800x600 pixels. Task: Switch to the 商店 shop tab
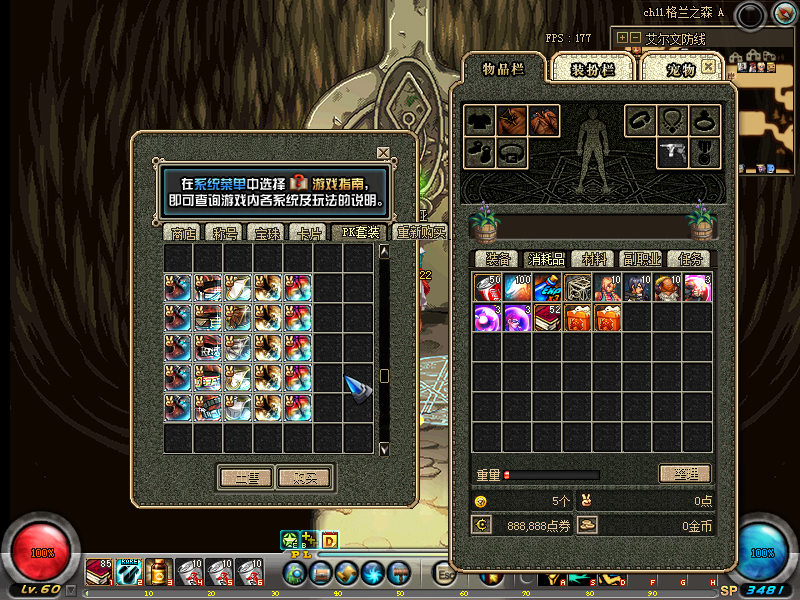(183, 233)
